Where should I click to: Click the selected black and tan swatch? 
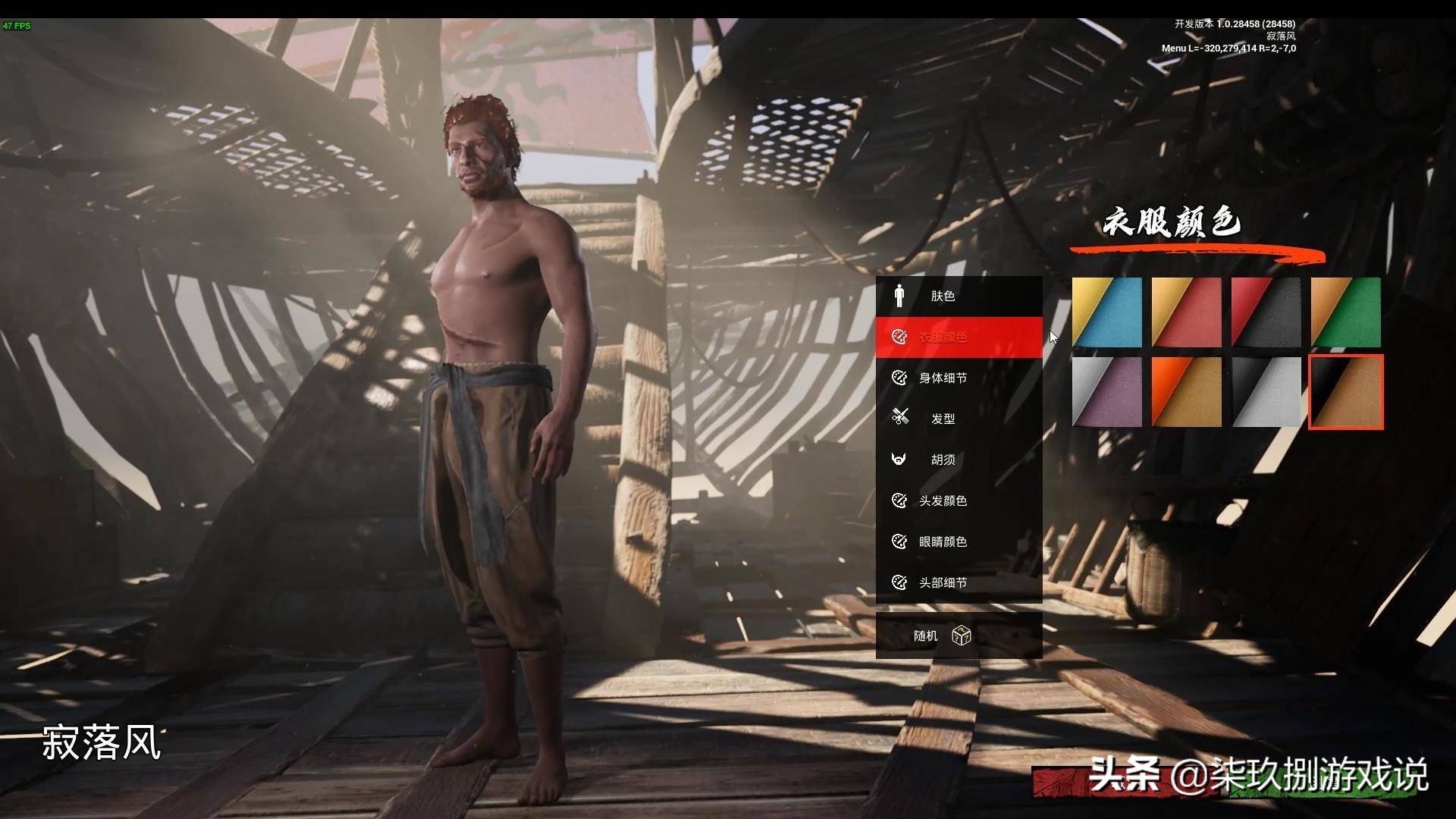[1346, 392]
